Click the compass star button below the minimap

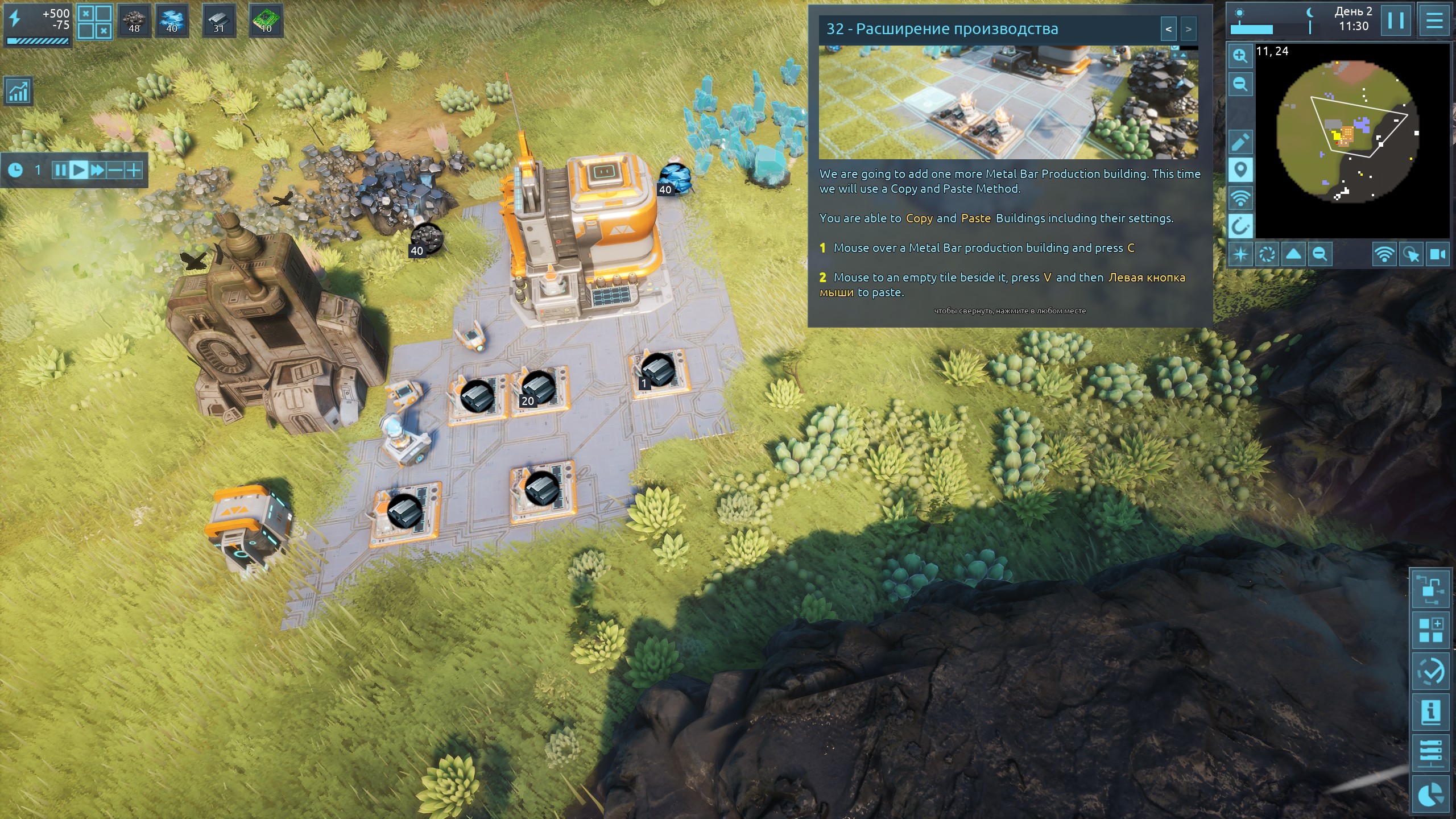(x=1240, y=254)
